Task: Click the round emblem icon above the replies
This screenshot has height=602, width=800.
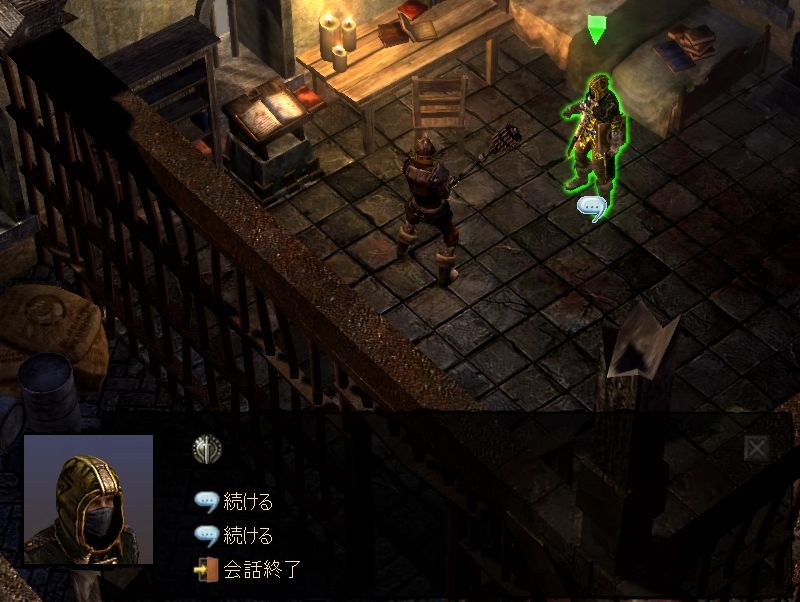Action: point(207,449)
